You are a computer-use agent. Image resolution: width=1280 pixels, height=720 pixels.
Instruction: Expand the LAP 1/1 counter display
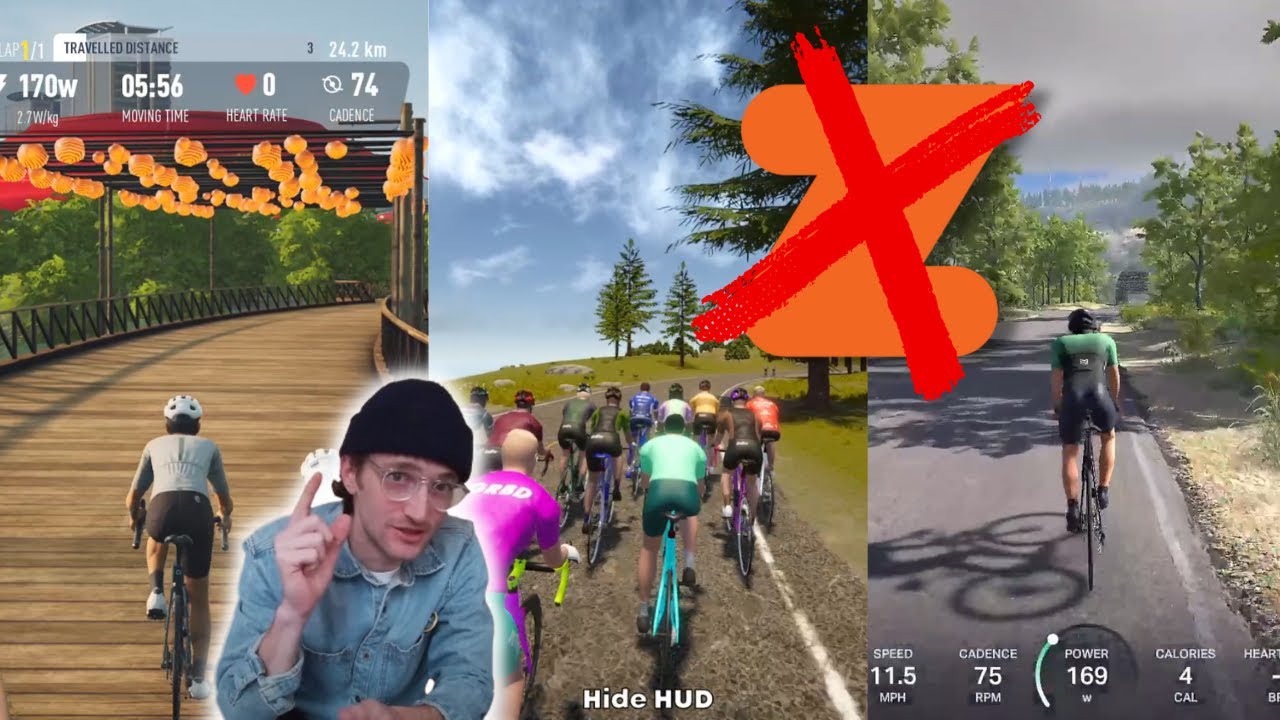[20, 47]
